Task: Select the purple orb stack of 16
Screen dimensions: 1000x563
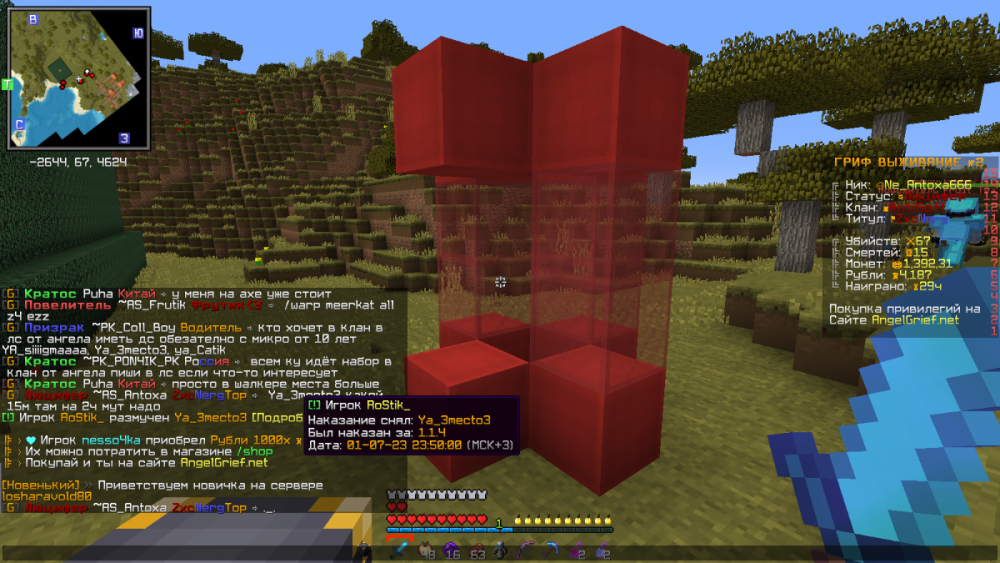Action: tap(451, 549)
